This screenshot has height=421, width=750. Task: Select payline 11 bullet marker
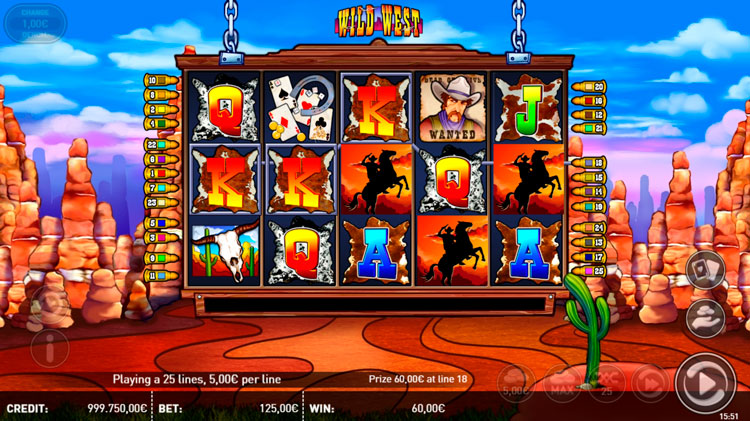pos(160,275)
